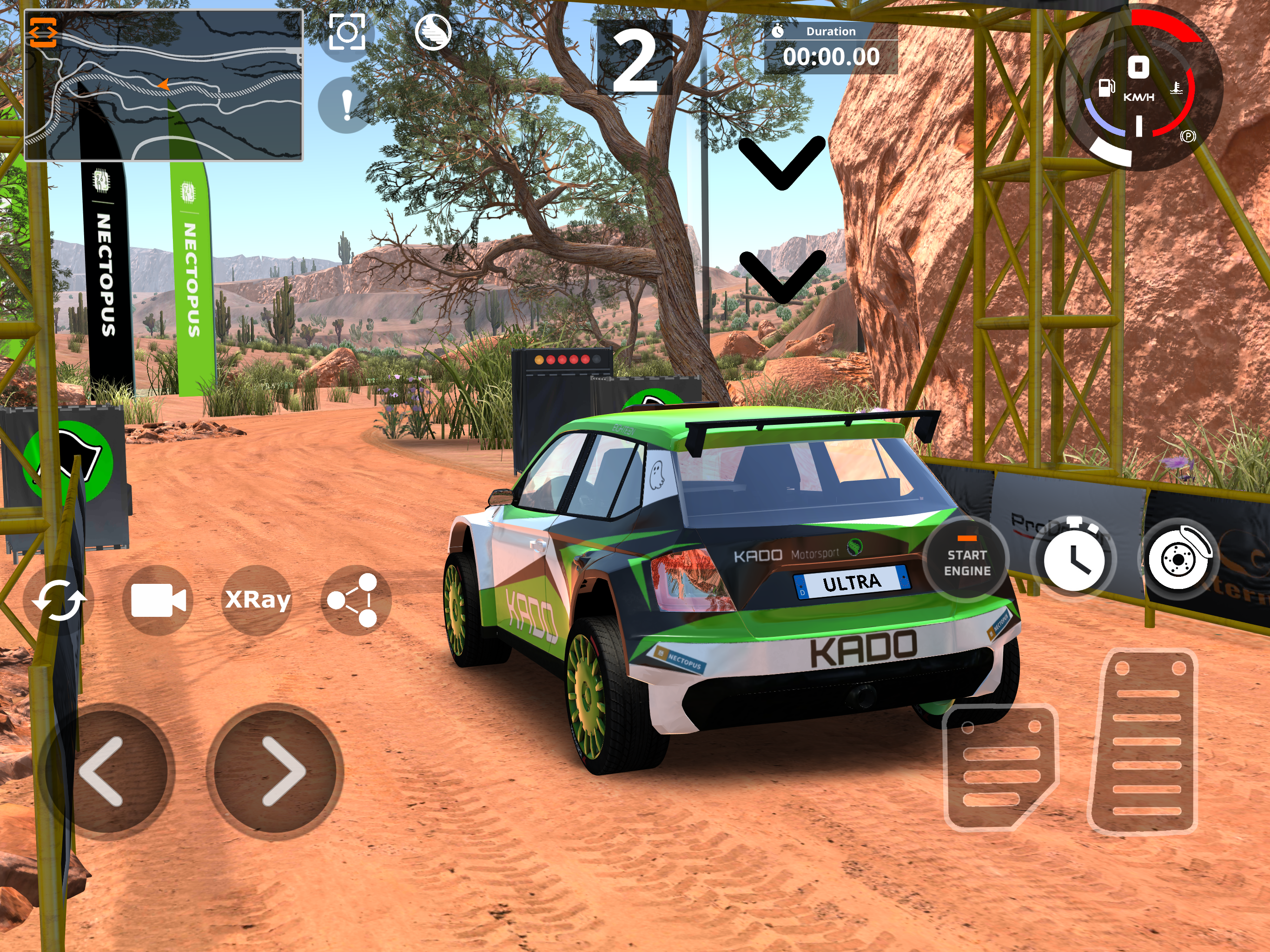Toggle the XRay view

(x=257, y=600)
